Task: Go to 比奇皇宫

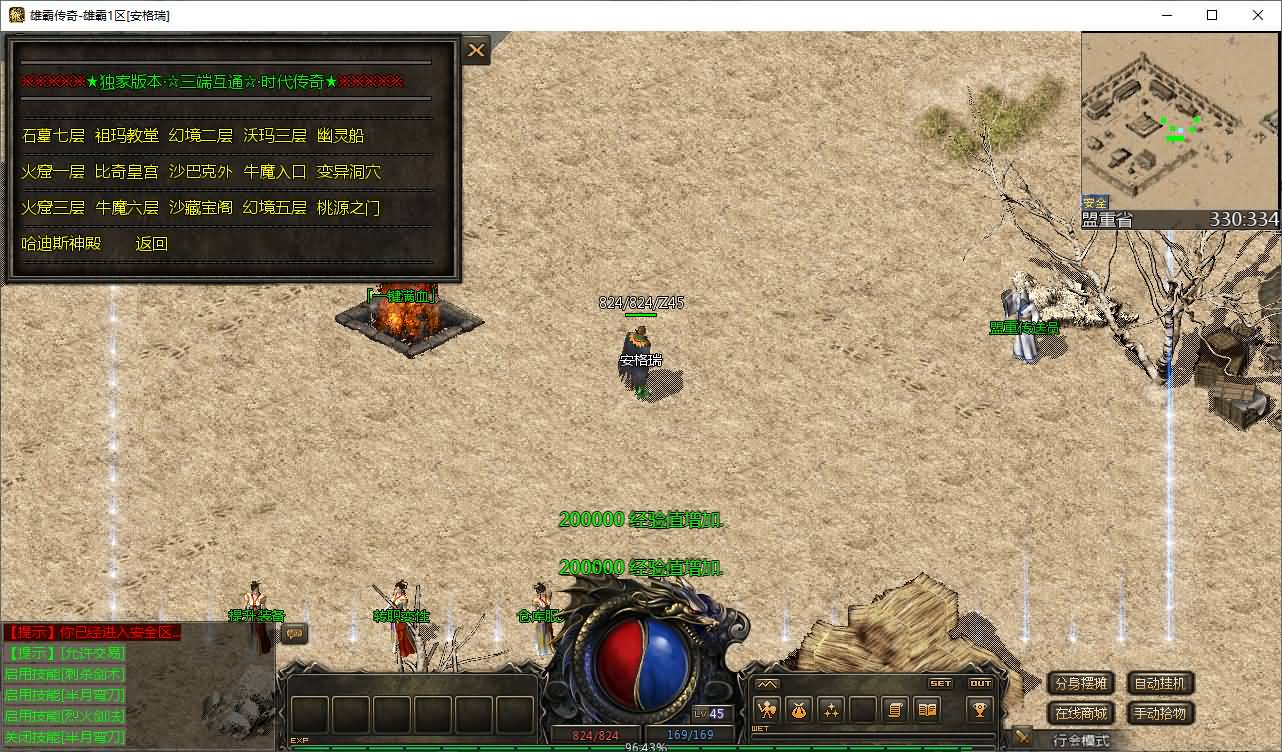Action: tap(127, 172)
